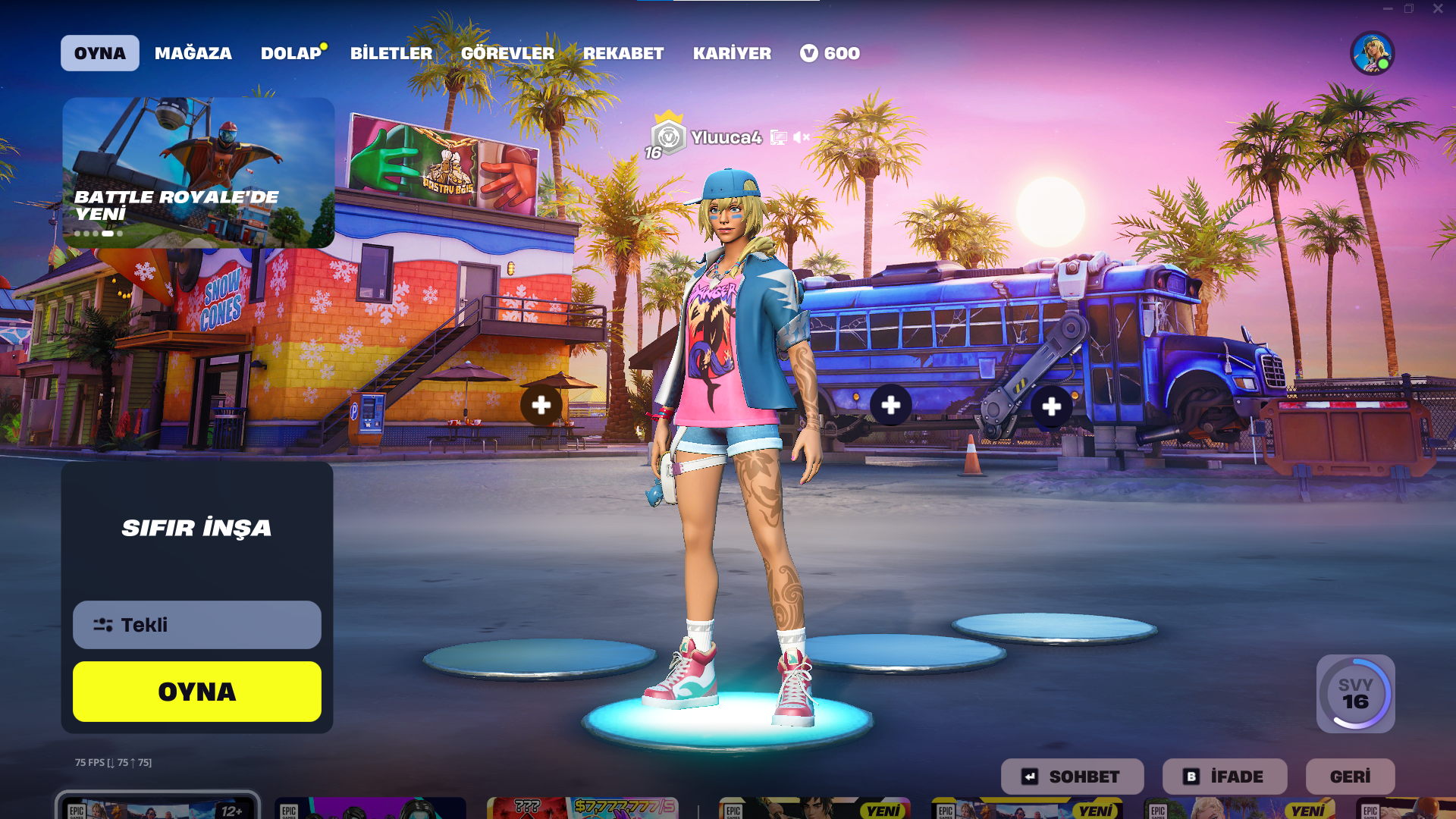Select the Yluuca4 player nameplate
The width and height of the screenshot is (1456, 819).
click(x=725, y=137)
